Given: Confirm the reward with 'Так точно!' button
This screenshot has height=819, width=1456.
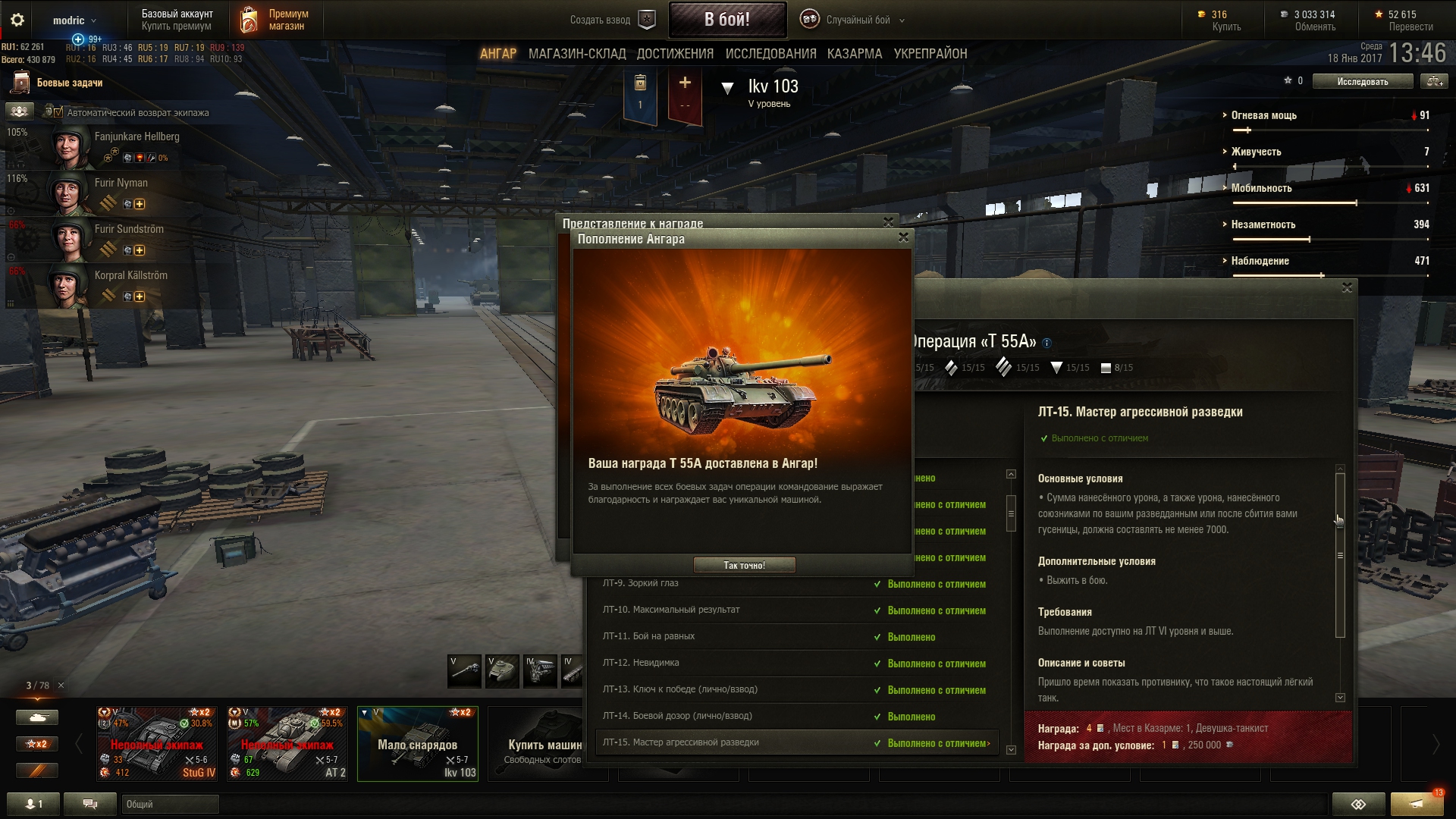Looking at the screenshot, I should point(744,565).
